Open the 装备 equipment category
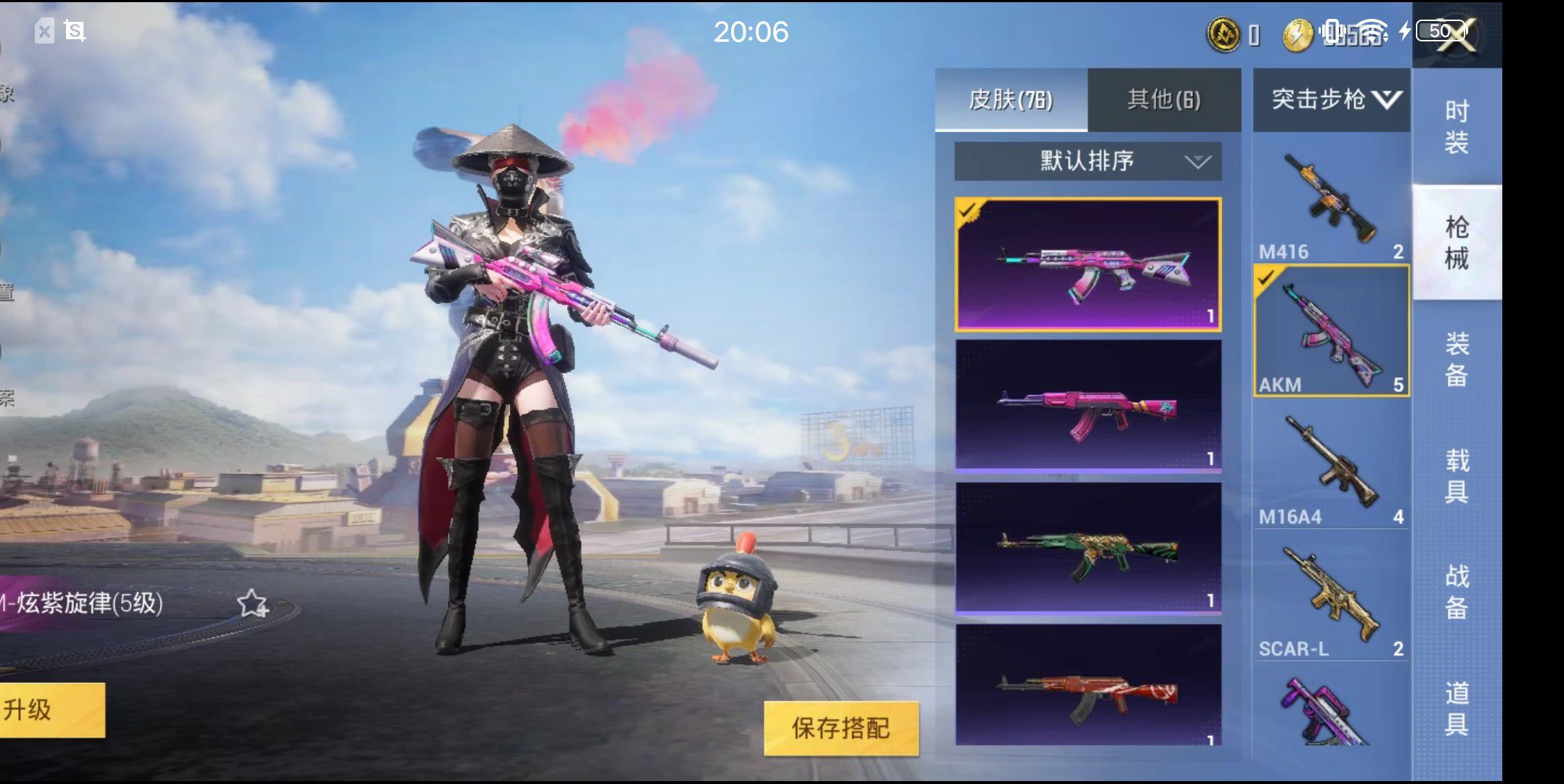The width and height of the screenshot is (1564, 784). pos(1457,359)
